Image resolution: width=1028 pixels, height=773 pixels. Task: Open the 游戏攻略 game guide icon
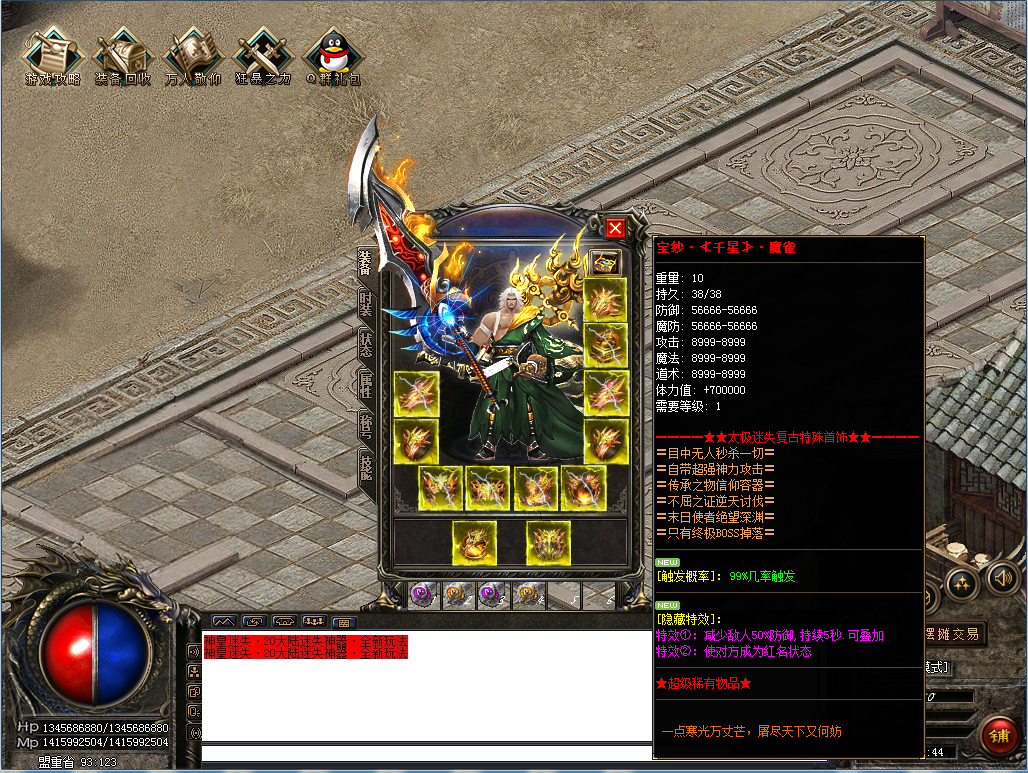tap(53, 56)
